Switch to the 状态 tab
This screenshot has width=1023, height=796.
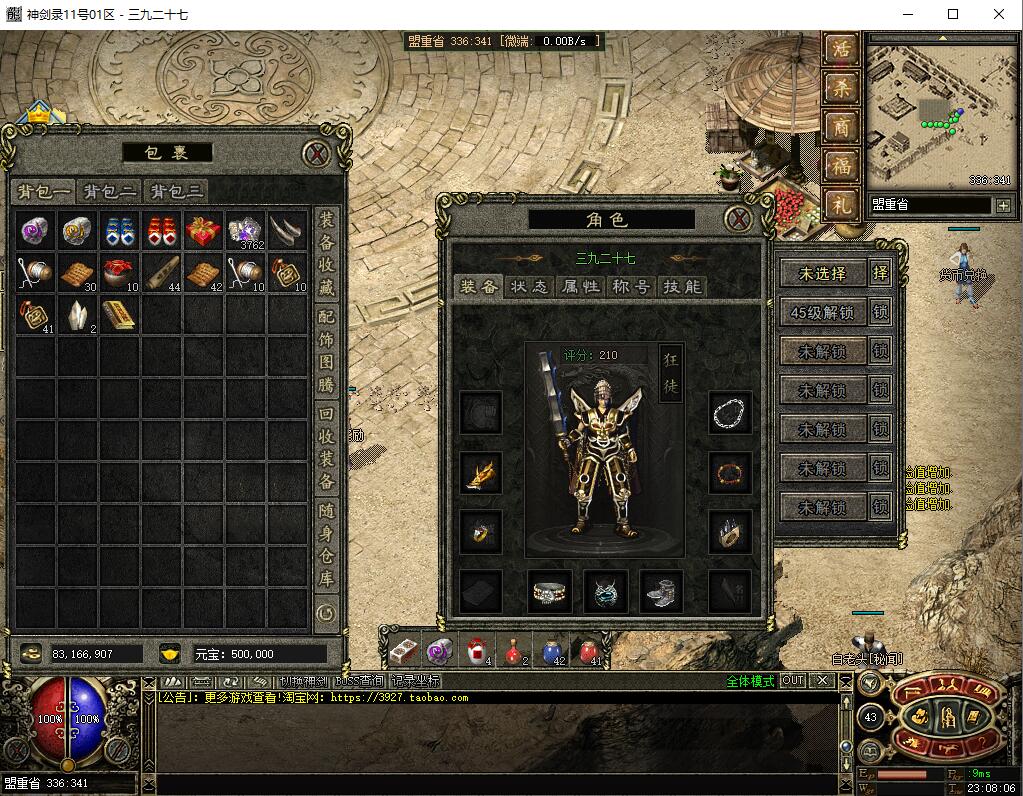tap(528, 287)
